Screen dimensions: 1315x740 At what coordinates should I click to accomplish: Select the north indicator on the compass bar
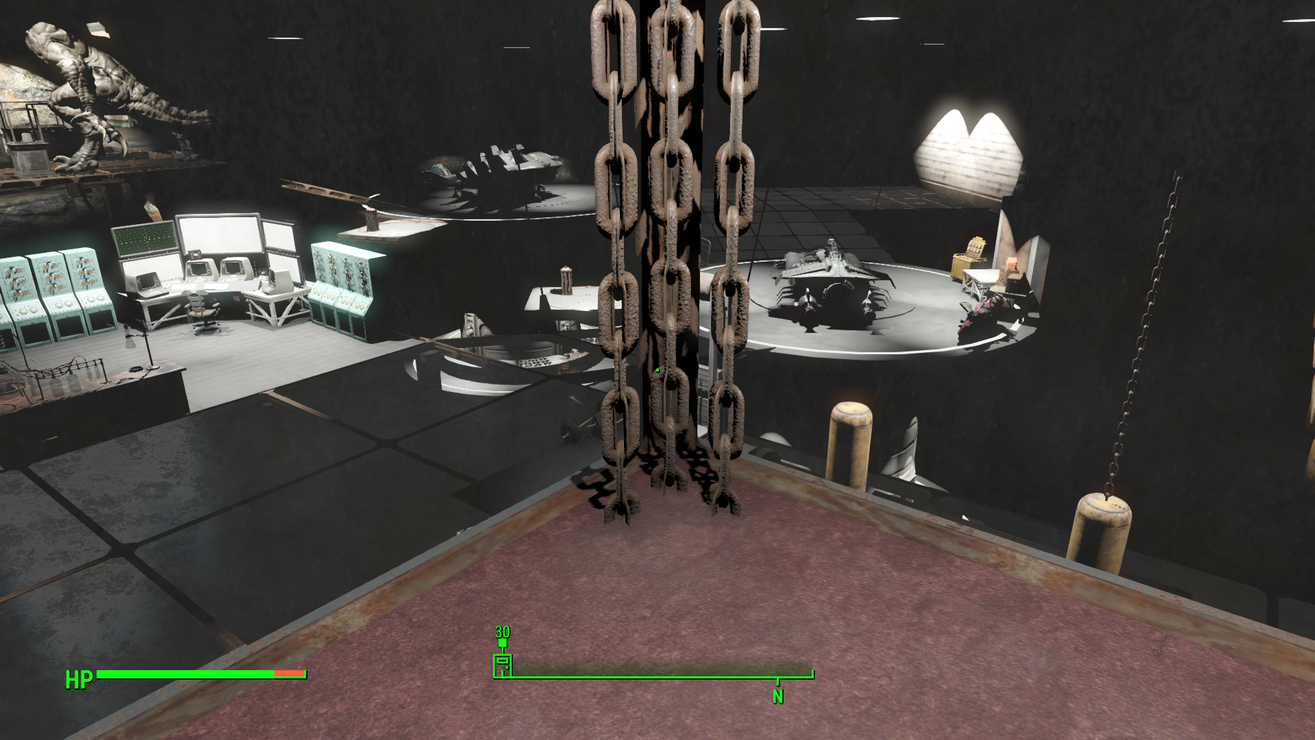(x=778, y=695)
